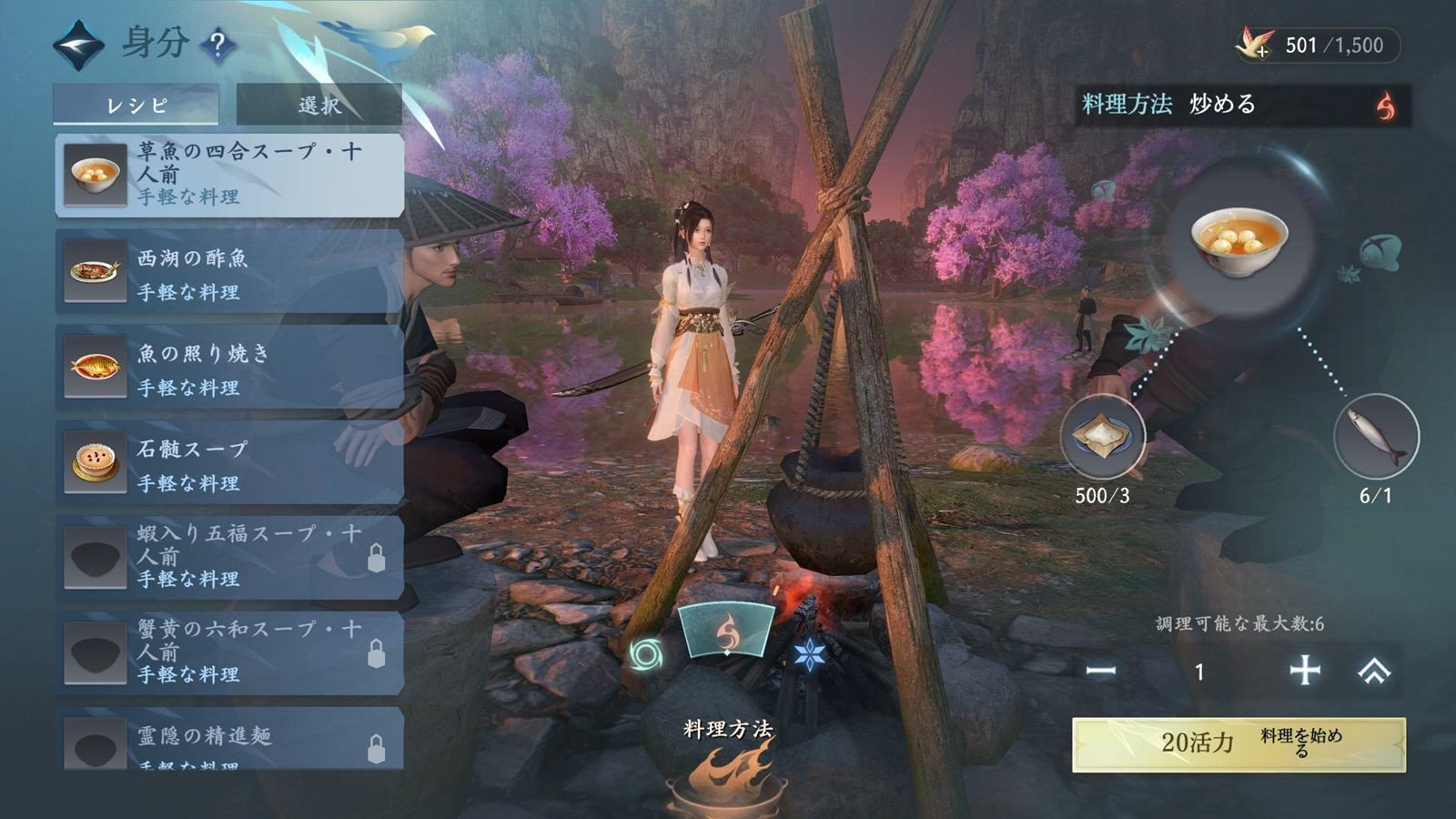
Task: Choose the 西湖の酢魚 recipe
Action: point(229,272)
